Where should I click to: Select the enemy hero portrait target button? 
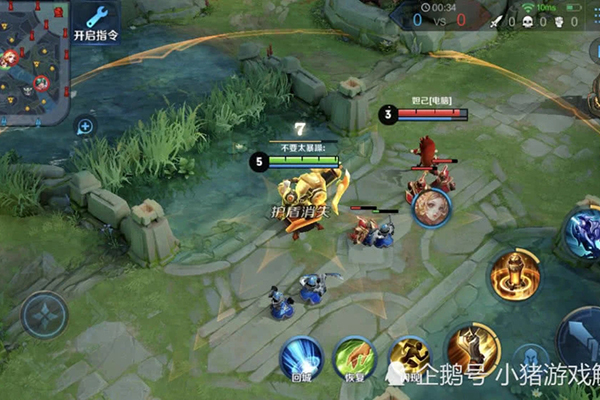tap(431, 205)
